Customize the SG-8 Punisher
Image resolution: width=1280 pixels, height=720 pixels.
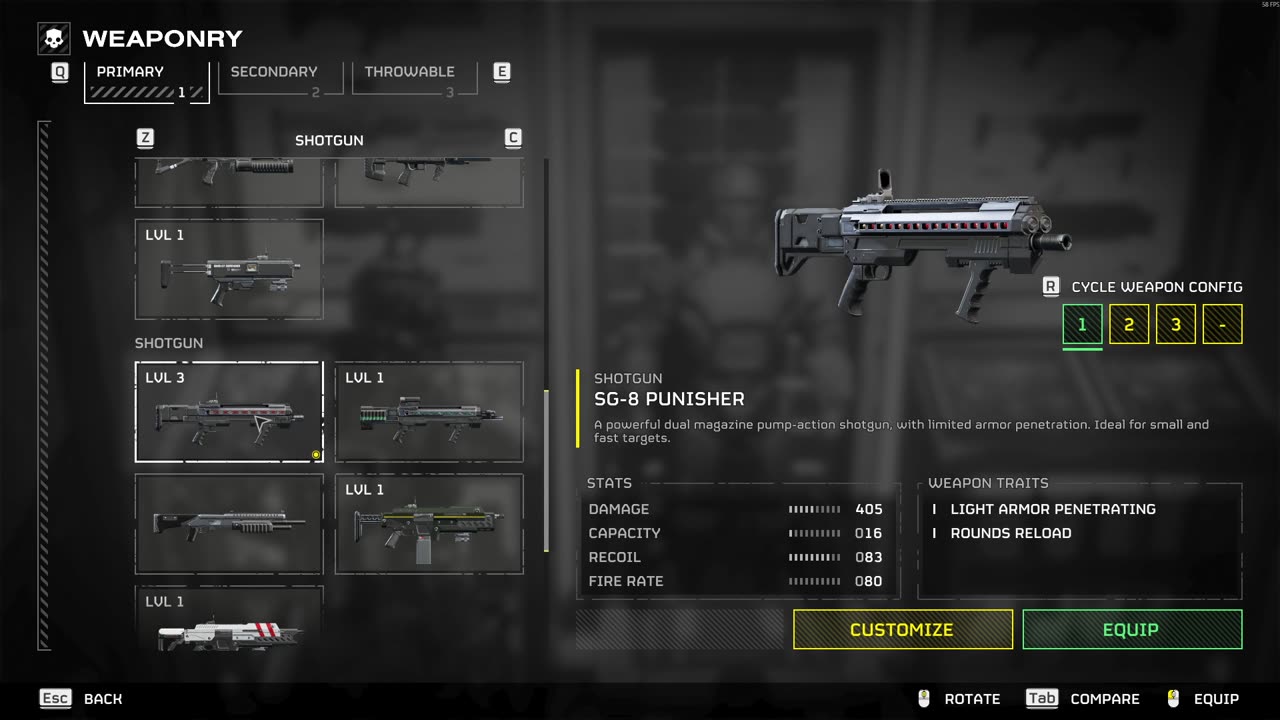tap(902, 629)
